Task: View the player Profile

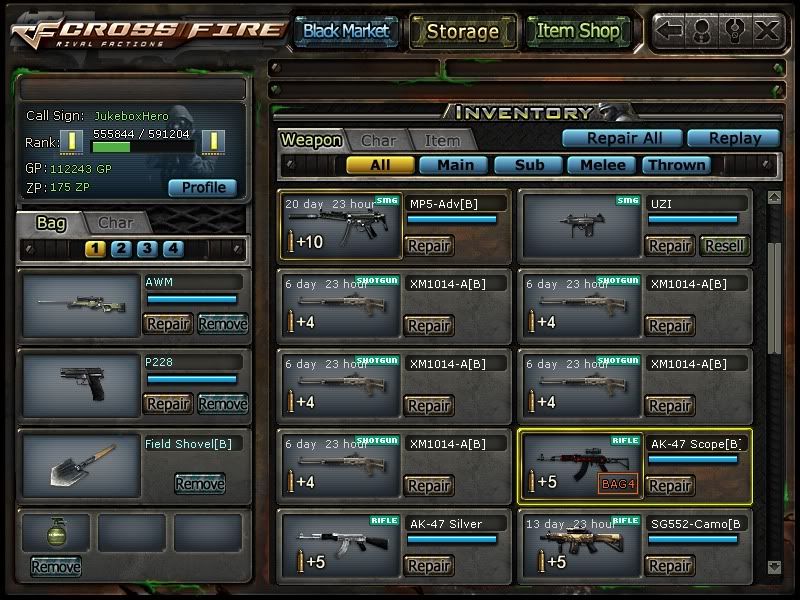Action: coord(203,187)
